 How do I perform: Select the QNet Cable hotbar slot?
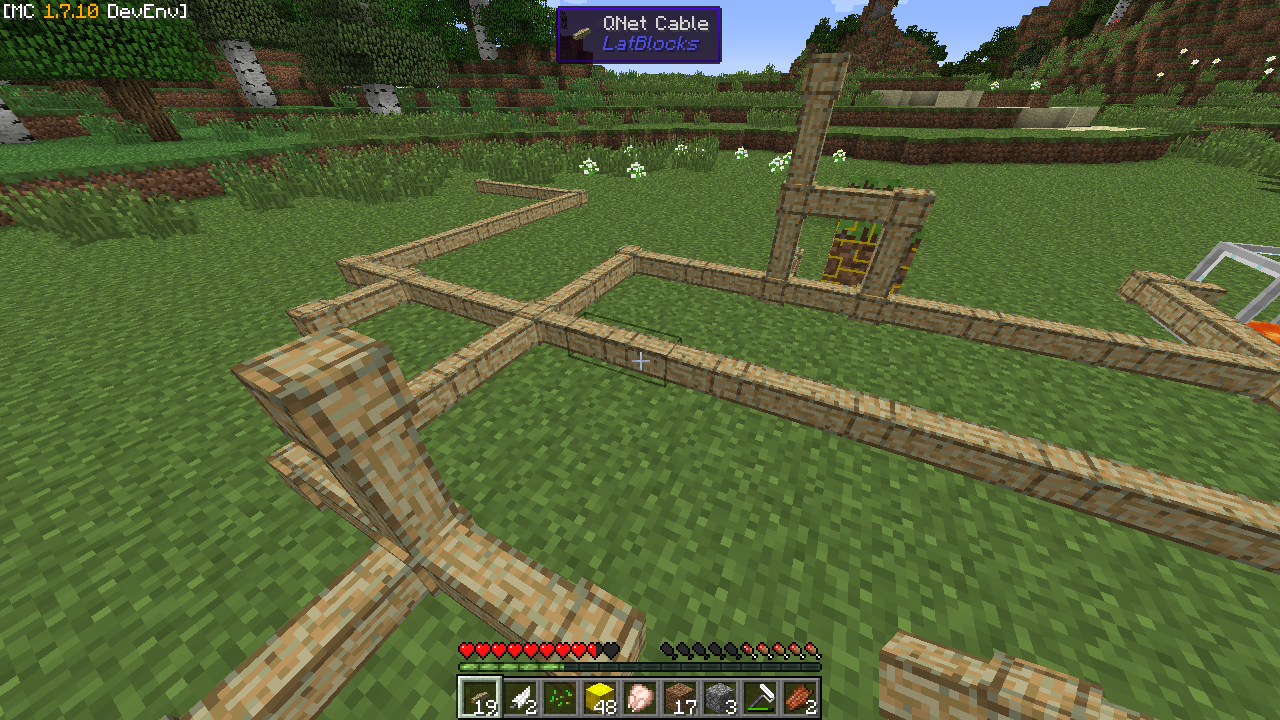click(x=480, y=697)
